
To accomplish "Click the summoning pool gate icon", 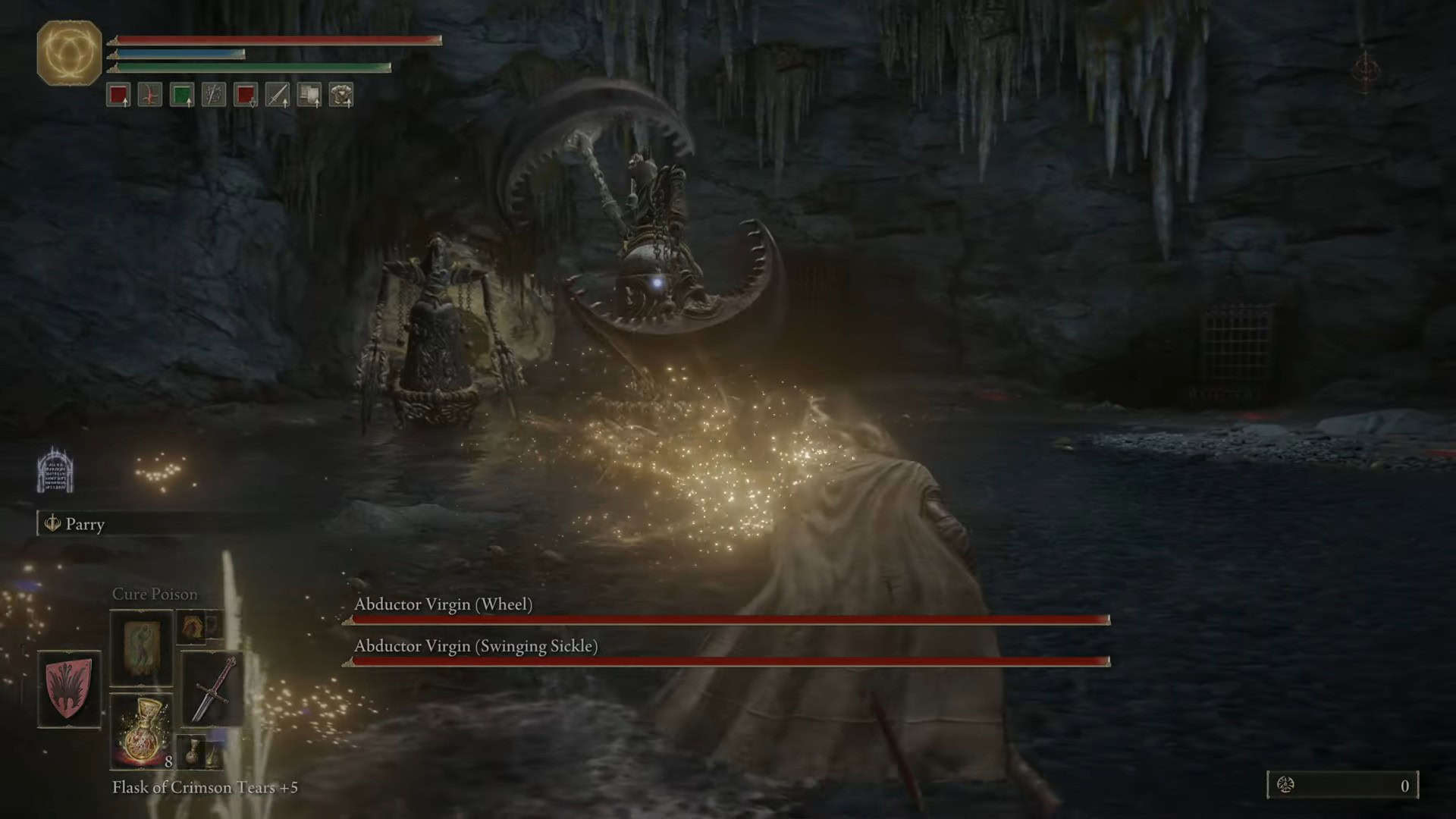I will point(55,469).
